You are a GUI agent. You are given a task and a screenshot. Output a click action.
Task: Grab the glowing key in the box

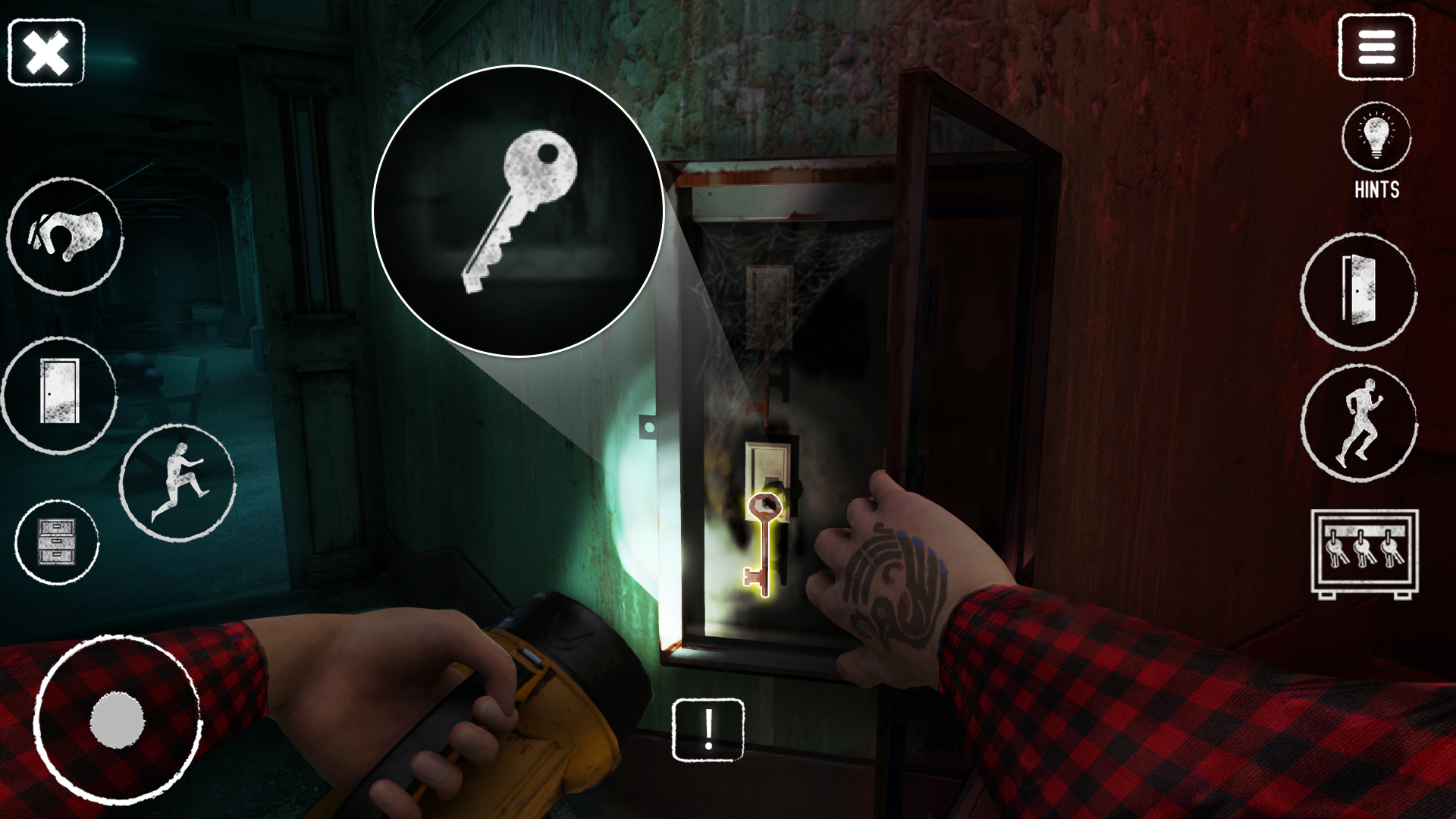pos(762,542)
